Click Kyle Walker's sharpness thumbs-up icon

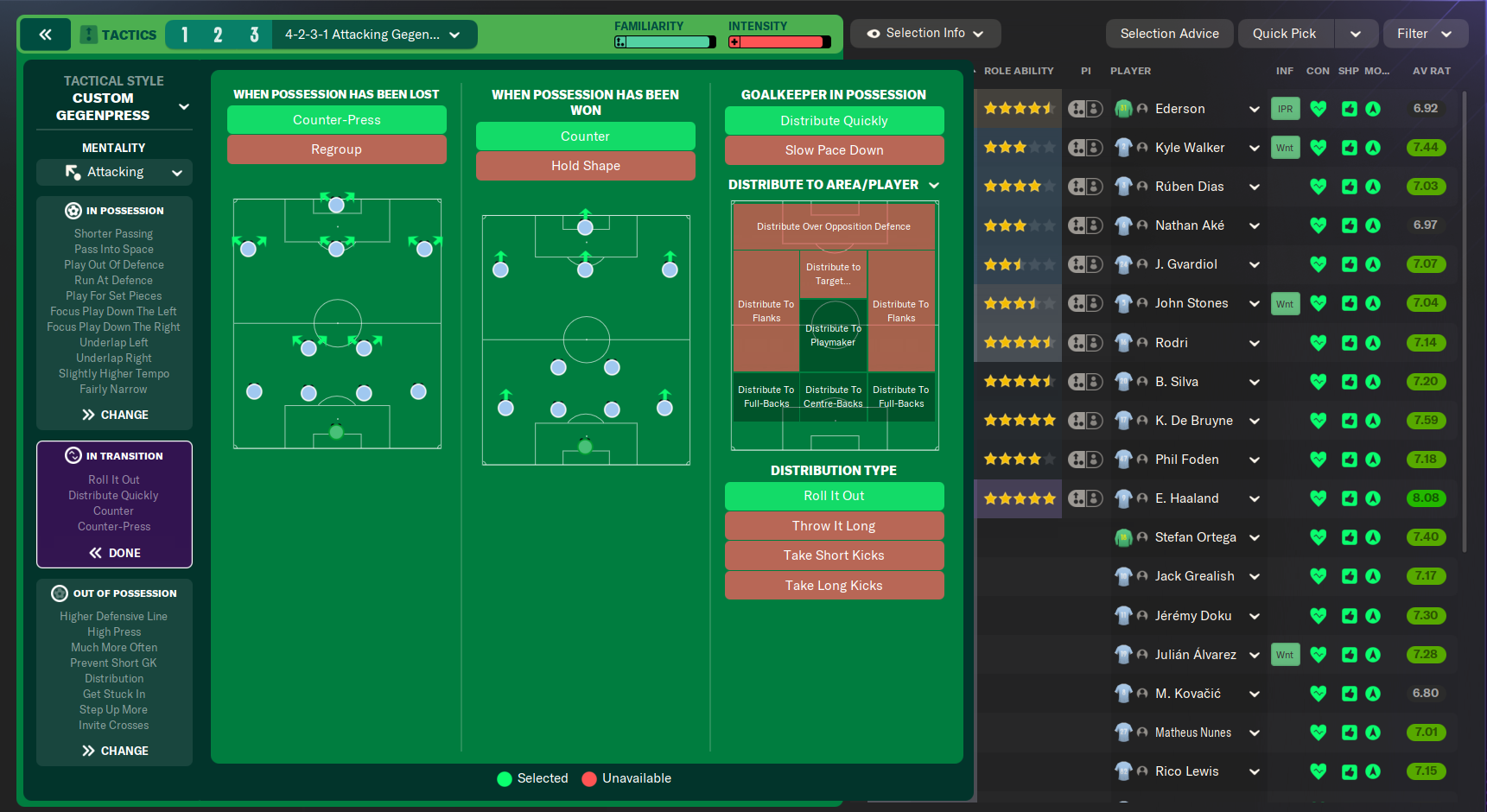(1350, 147)
